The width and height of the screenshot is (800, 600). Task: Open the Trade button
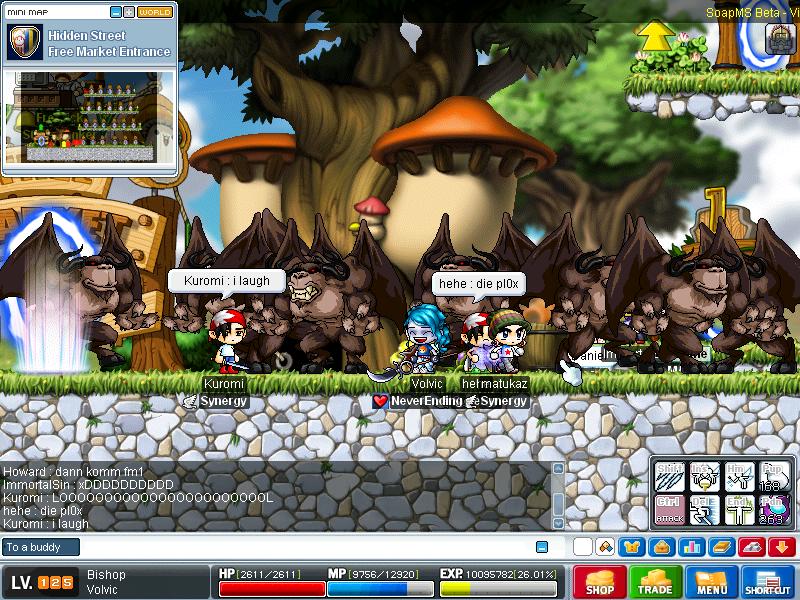click(655, 582)
